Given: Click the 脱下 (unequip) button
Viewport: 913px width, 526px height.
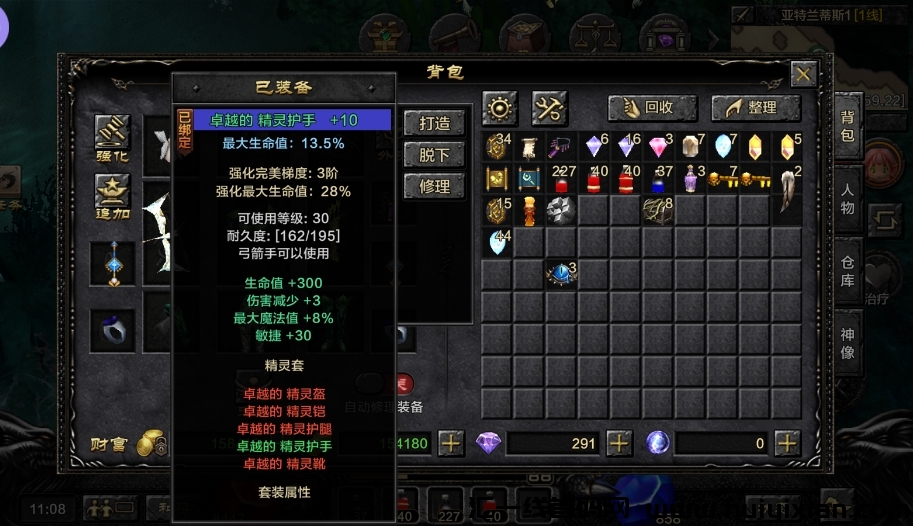Looking at the screenshot, I should click(434, 155).
